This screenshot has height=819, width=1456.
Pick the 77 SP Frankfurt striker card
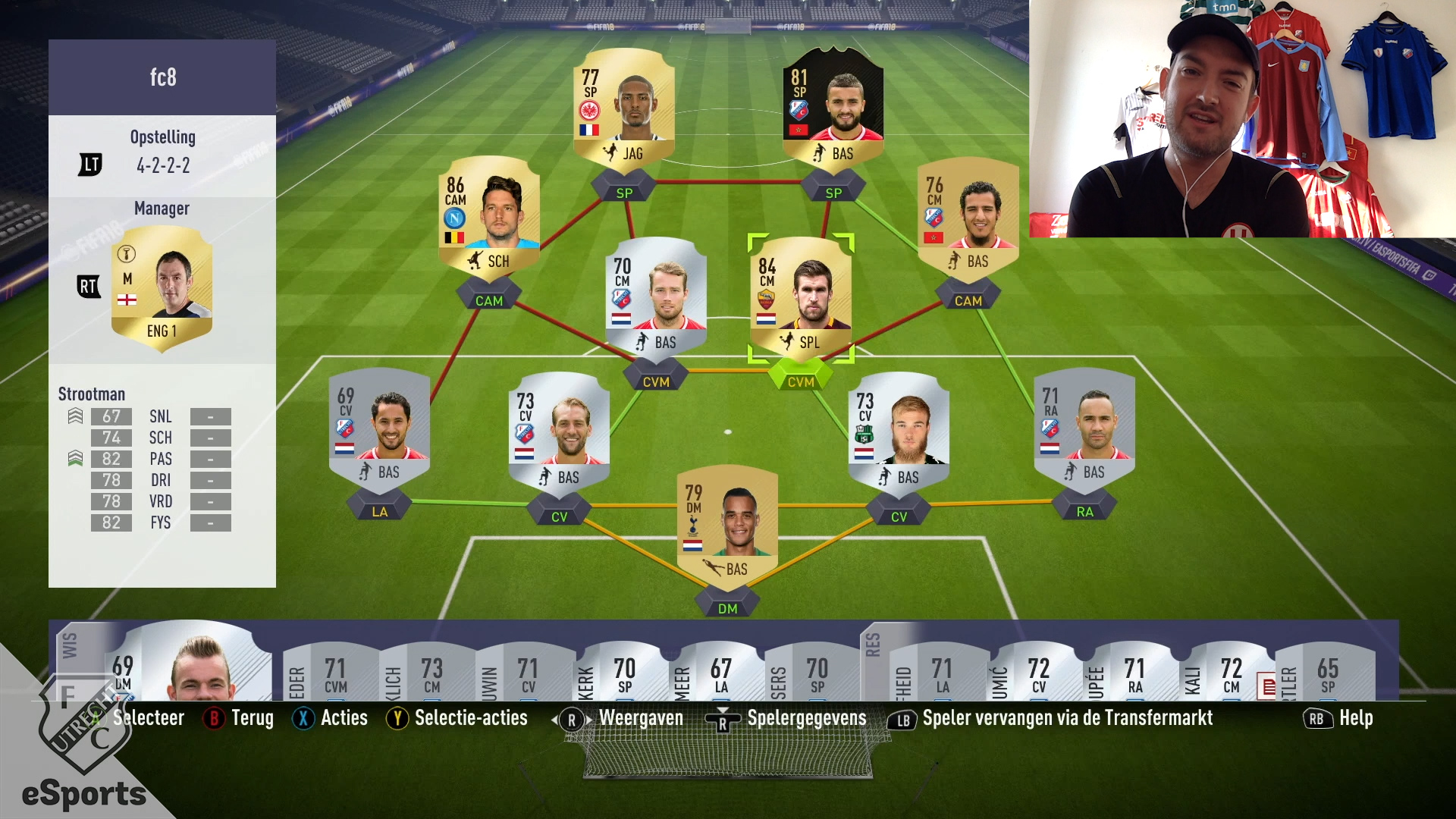(x=623, y=108)
